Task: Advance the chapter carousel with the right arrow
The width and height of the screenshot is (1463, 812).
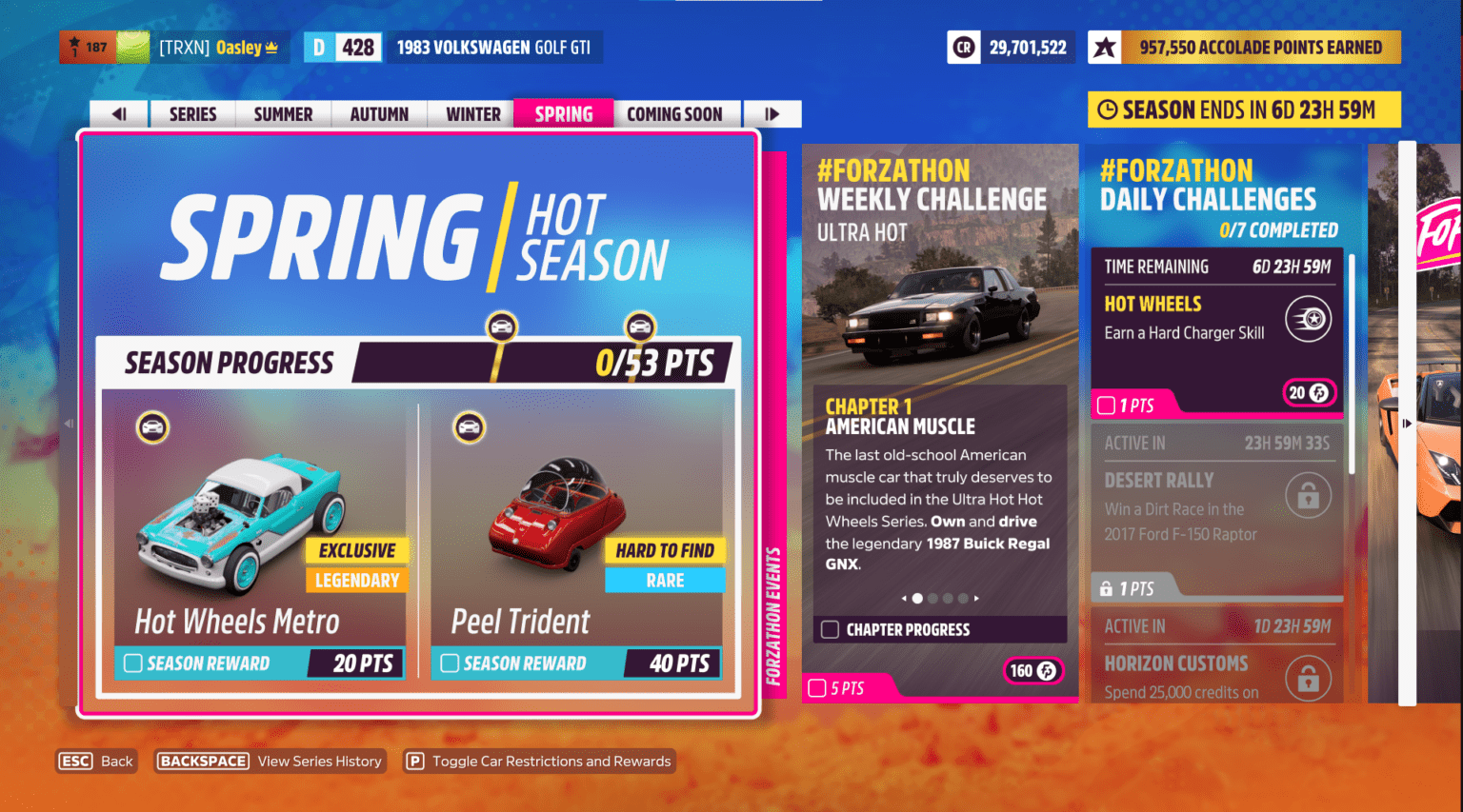Action: coord(977,598)
